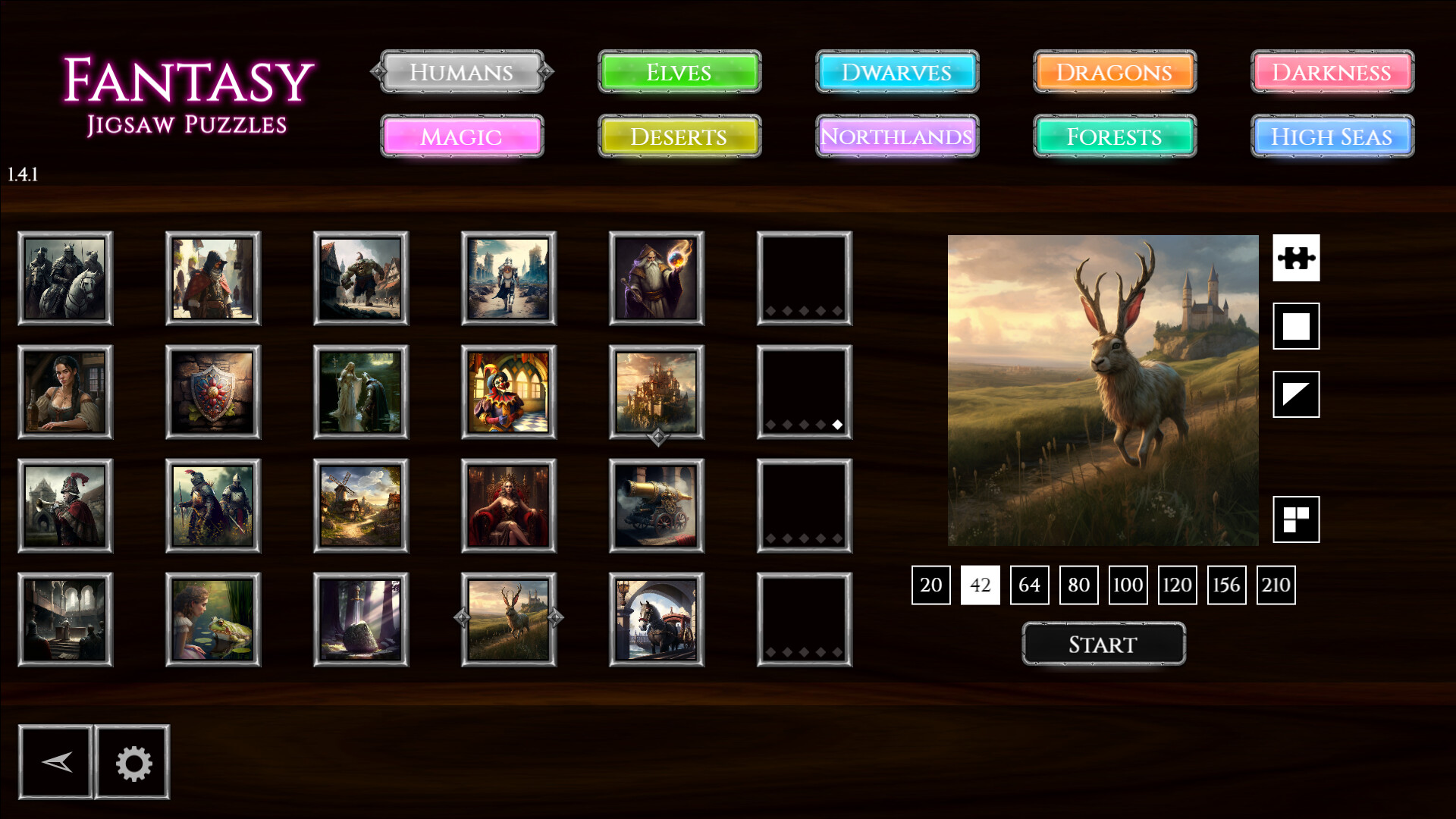Select the 210 piece count
The width and height of the screenshot is (1456, 819).
pyautogui.click(x=1276, y=585)
